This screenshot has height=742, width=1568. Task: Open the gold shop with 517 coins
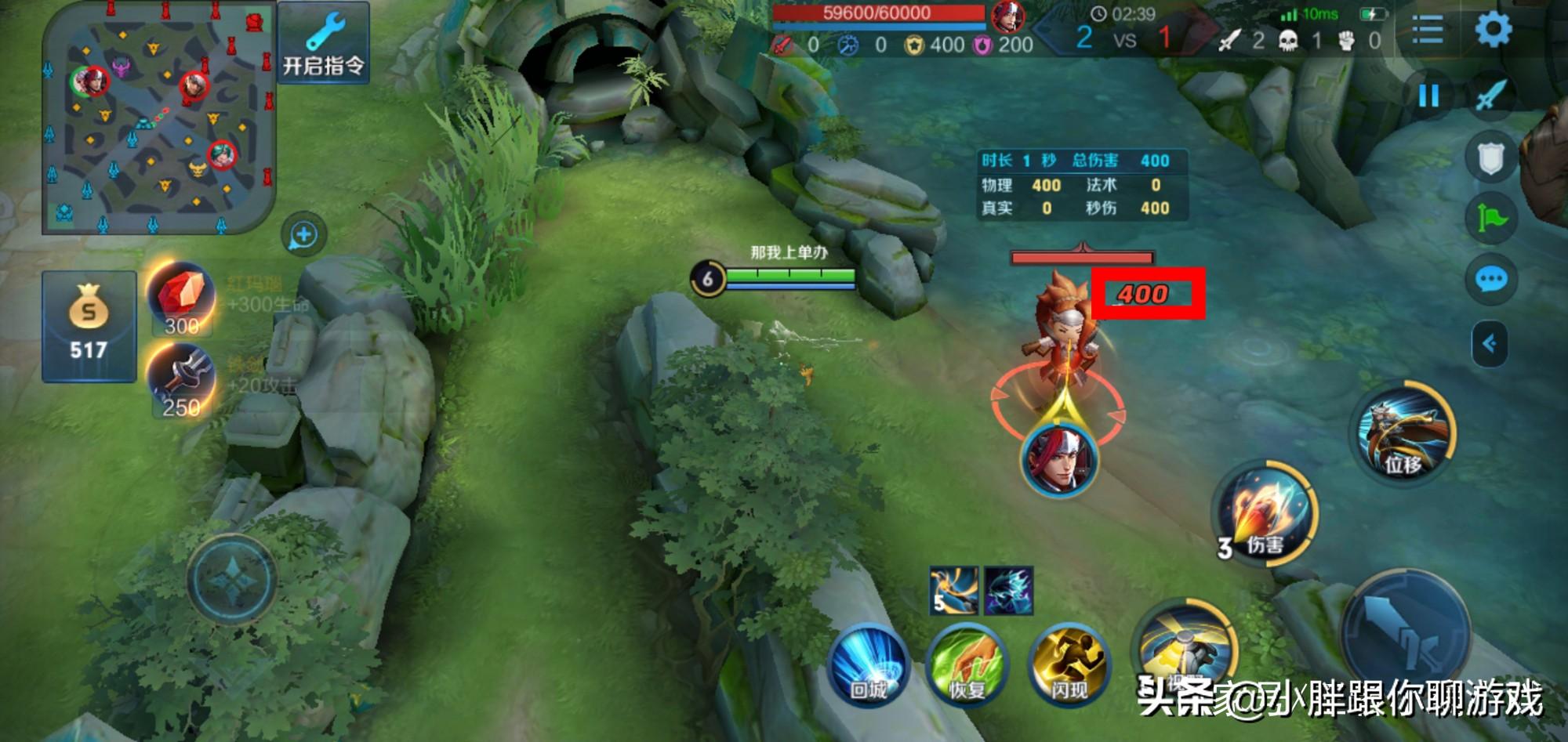pos(89,326)
